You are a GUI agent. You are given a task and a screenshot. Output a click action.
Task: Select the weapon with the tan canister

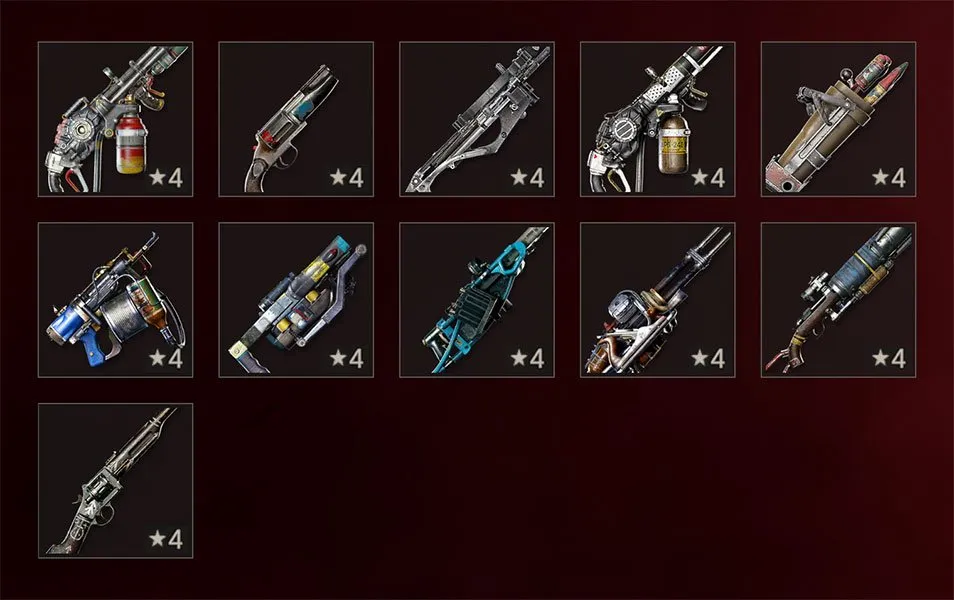[x=658, y=118]
